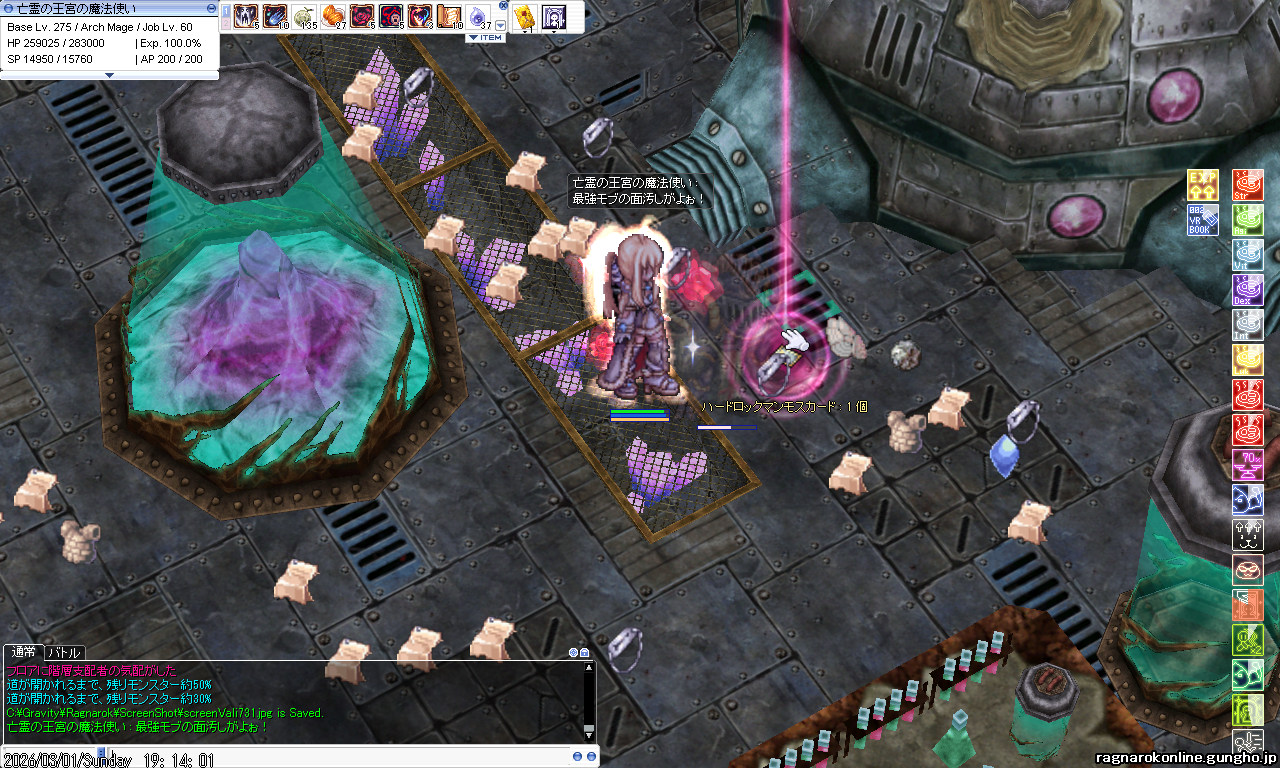Image resolution: width=1280 pixels, height=768 pixels.
Task: Select the 通常 chat tab
Action: coord(24,652)
